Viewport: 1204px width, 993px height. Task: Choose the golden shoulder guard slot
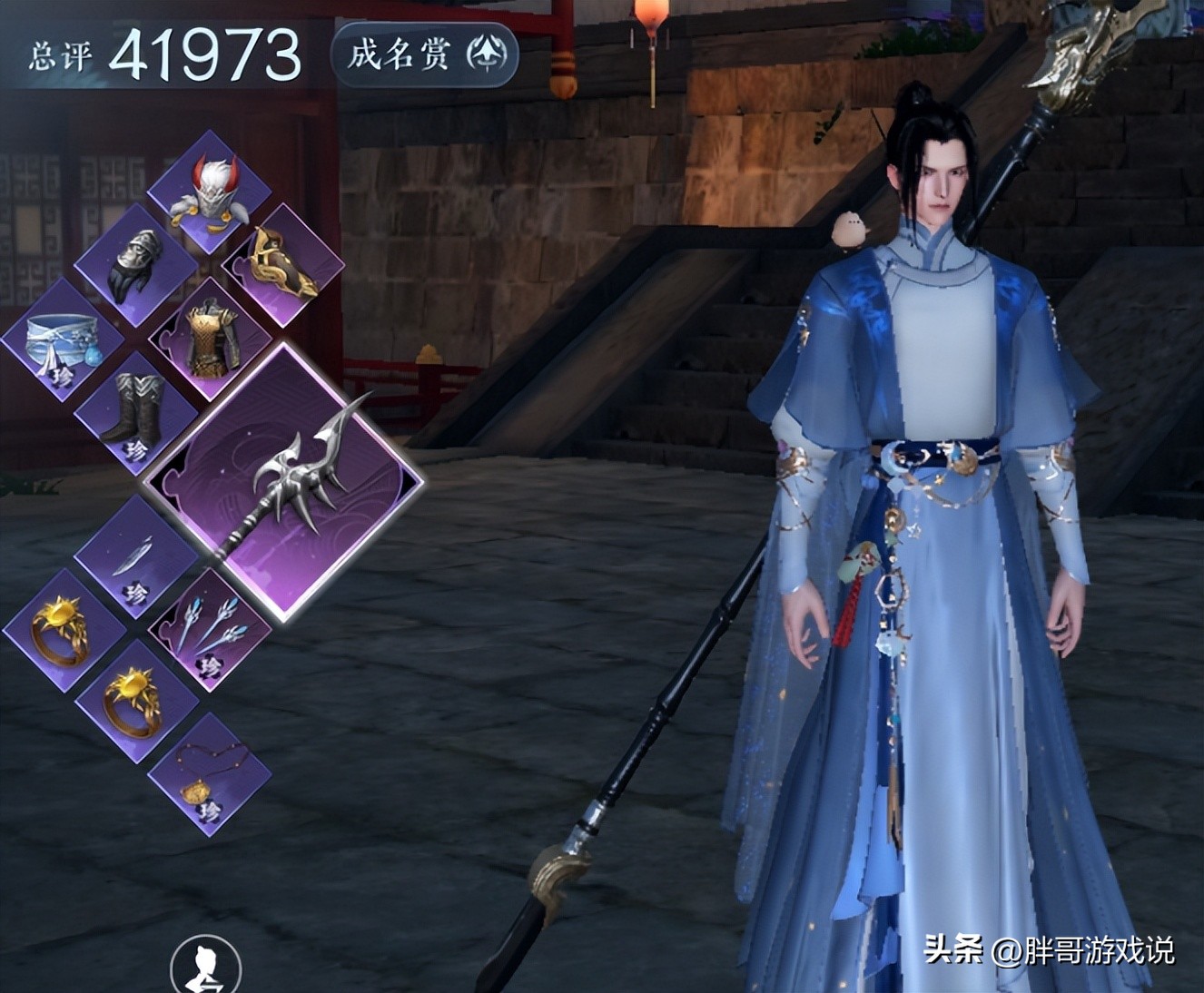tap(282, 264)
